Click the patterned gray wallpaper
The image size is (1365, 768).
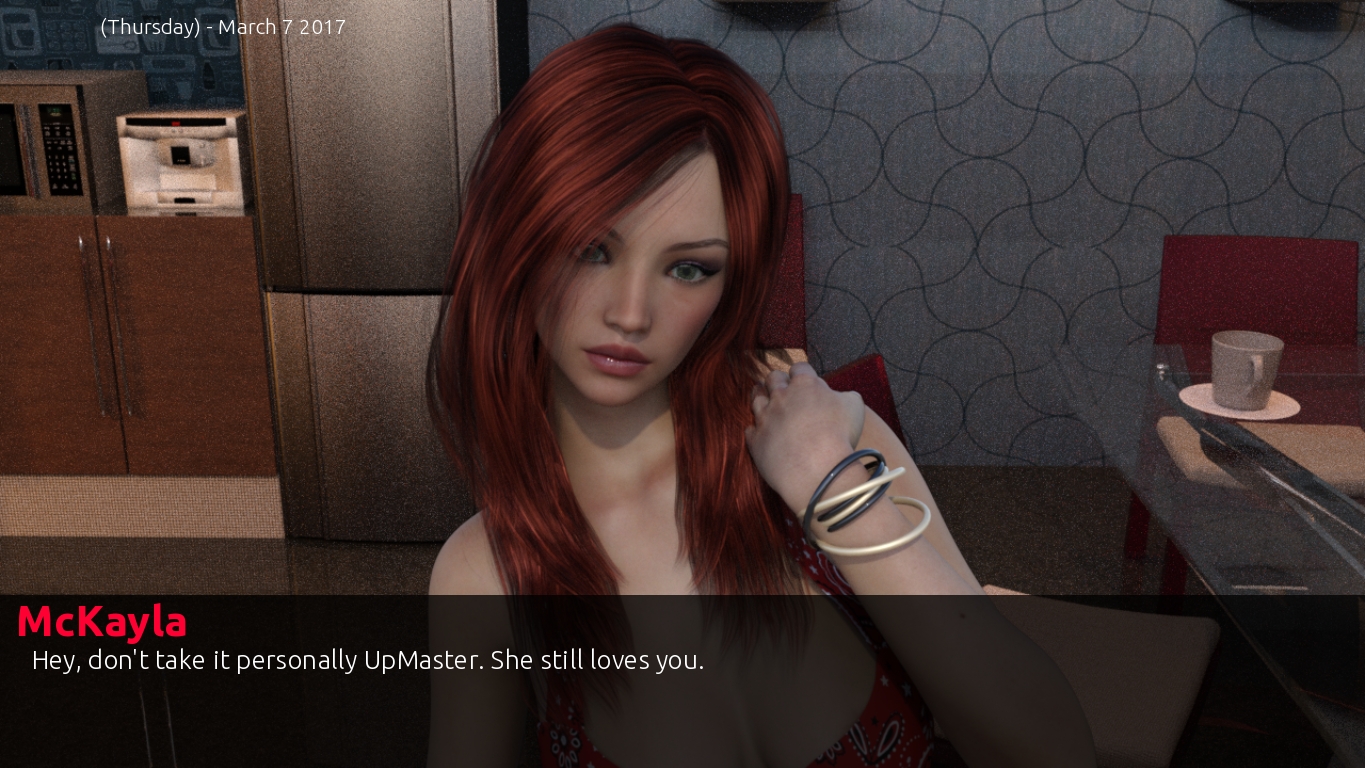tap(1000, 150)
